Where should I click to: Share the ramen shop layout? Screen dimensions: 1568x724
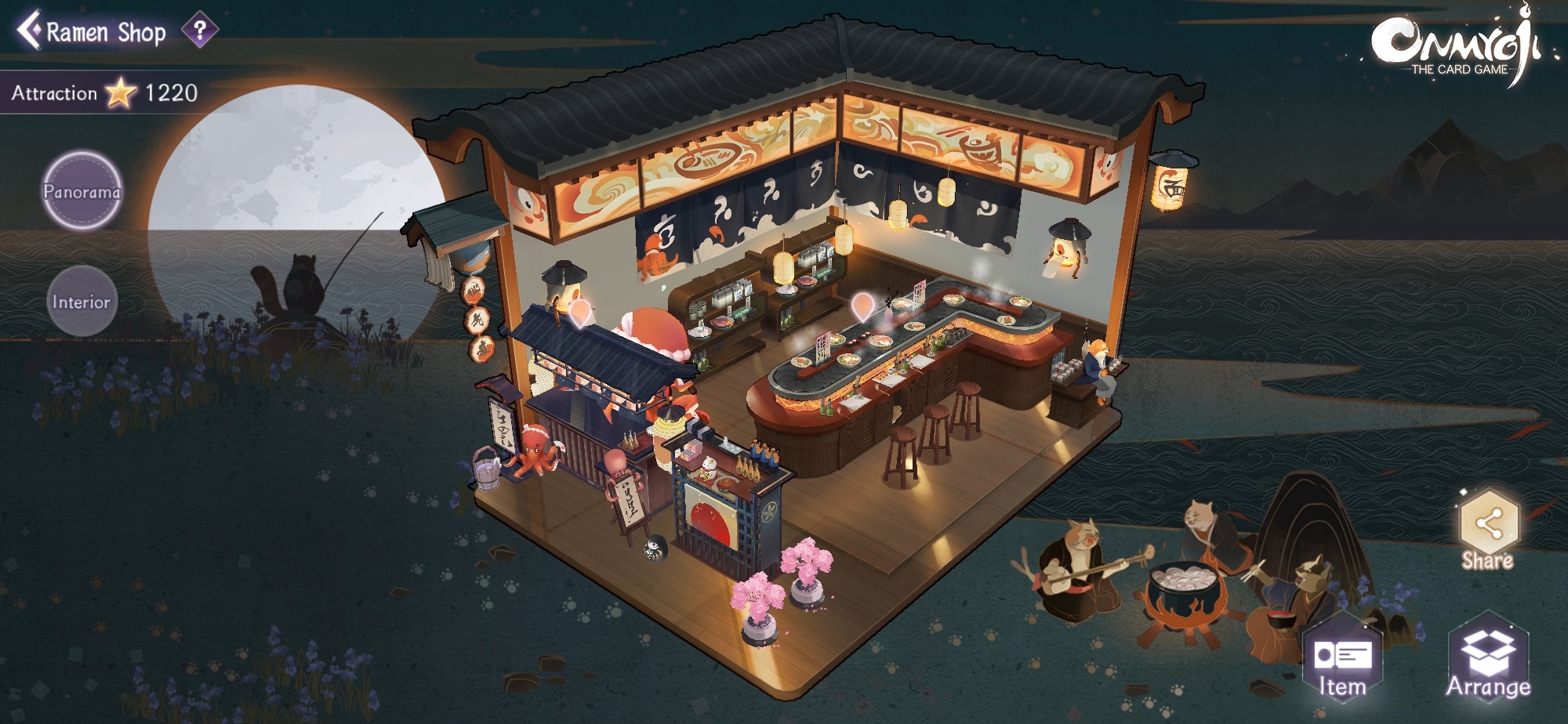(1487, 530)
